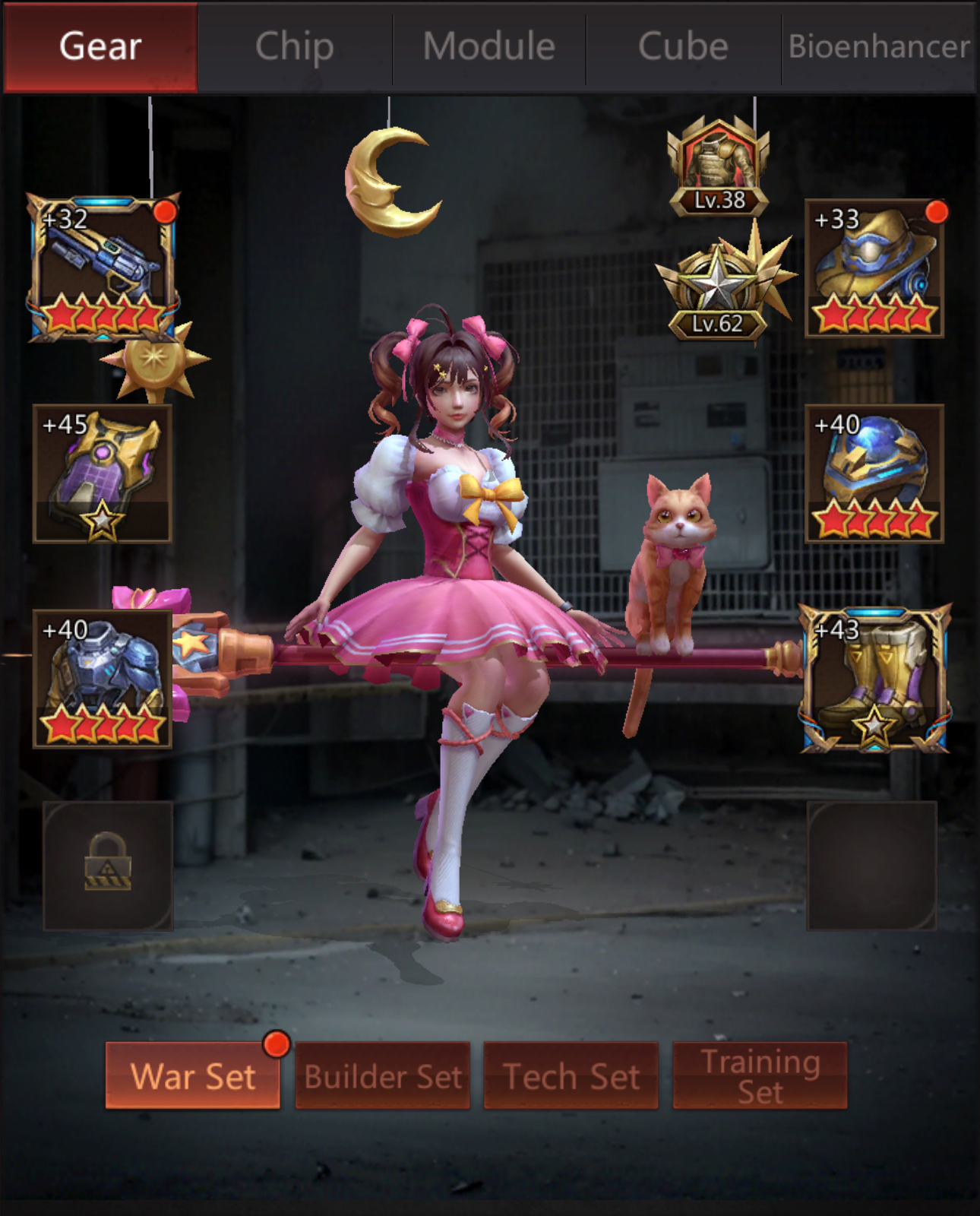Select the +32 revolver weapon slot
Viewport: 980px width, 1216px height.
coord(103,268)
